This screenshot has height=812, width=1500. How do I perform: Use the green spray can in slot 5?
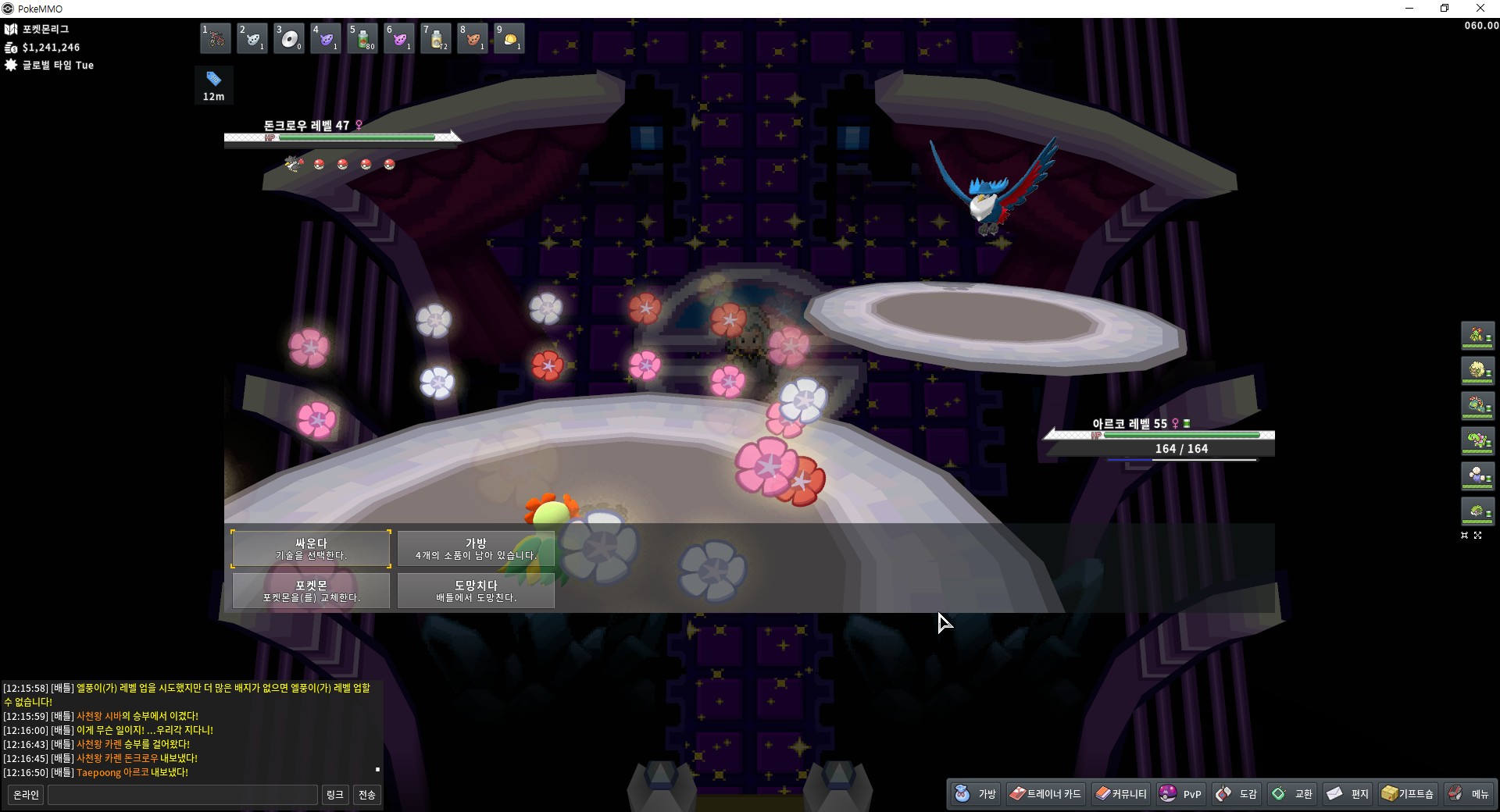click(x=362, y=38)
